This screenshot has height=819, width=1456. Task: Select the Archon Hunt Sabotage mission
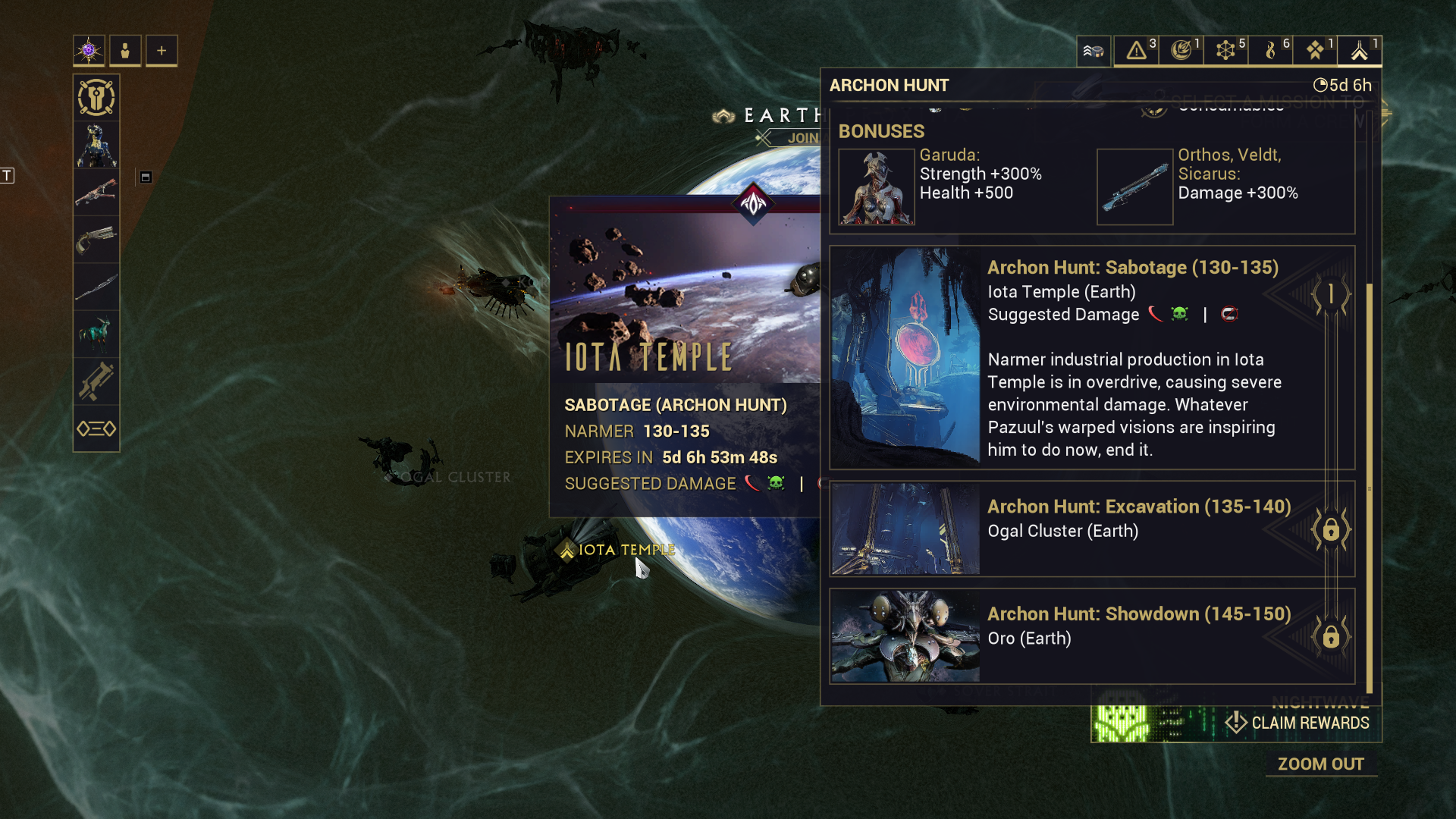[1092, 357]
